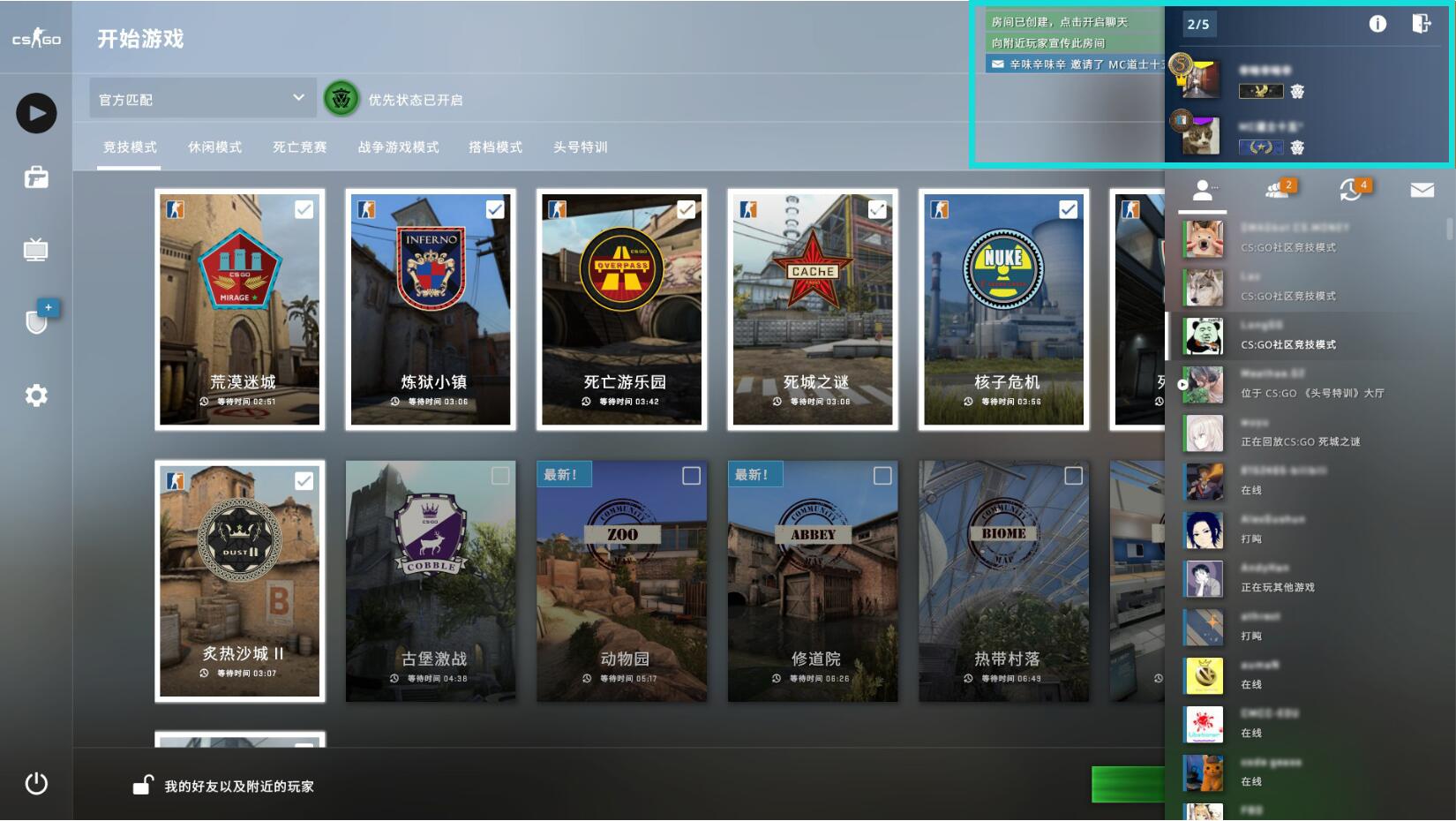This screenshot has height=821, width=1456.
Task: Open the friends list person icon
Action: [x=1202, y=190]
